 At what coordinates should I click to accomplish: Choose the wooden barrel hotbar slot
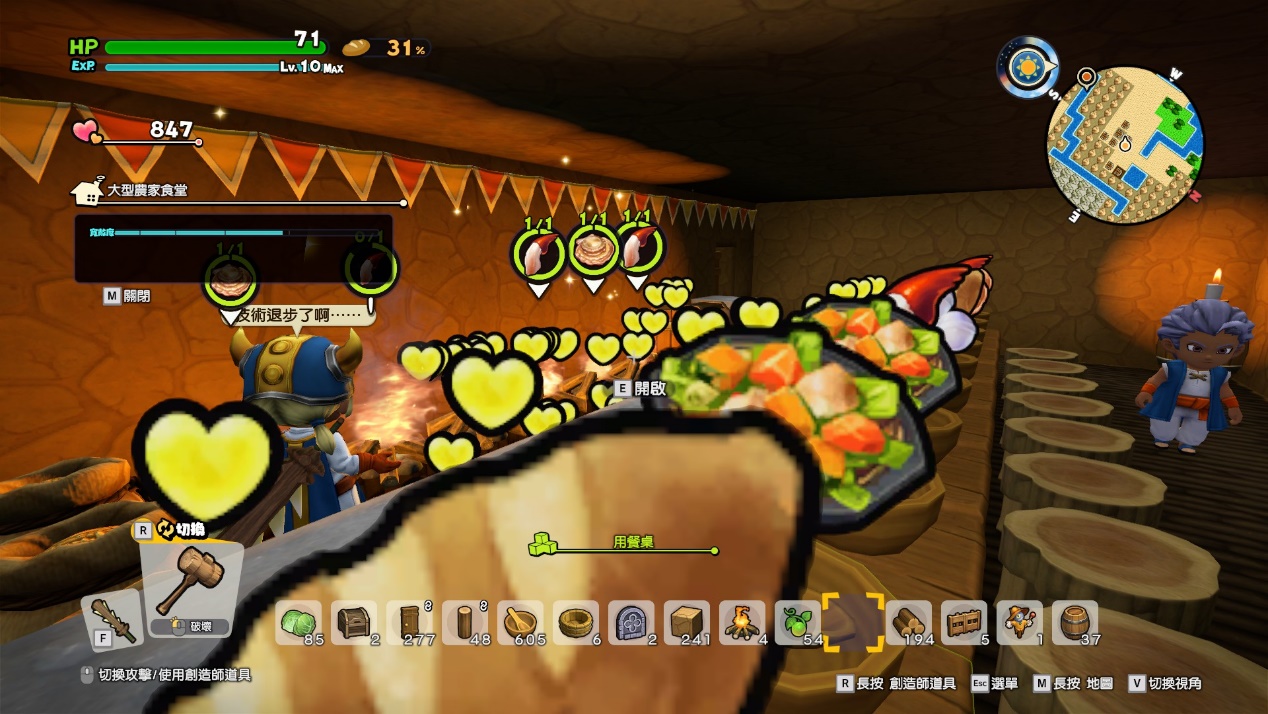(x=1075, y=622)
